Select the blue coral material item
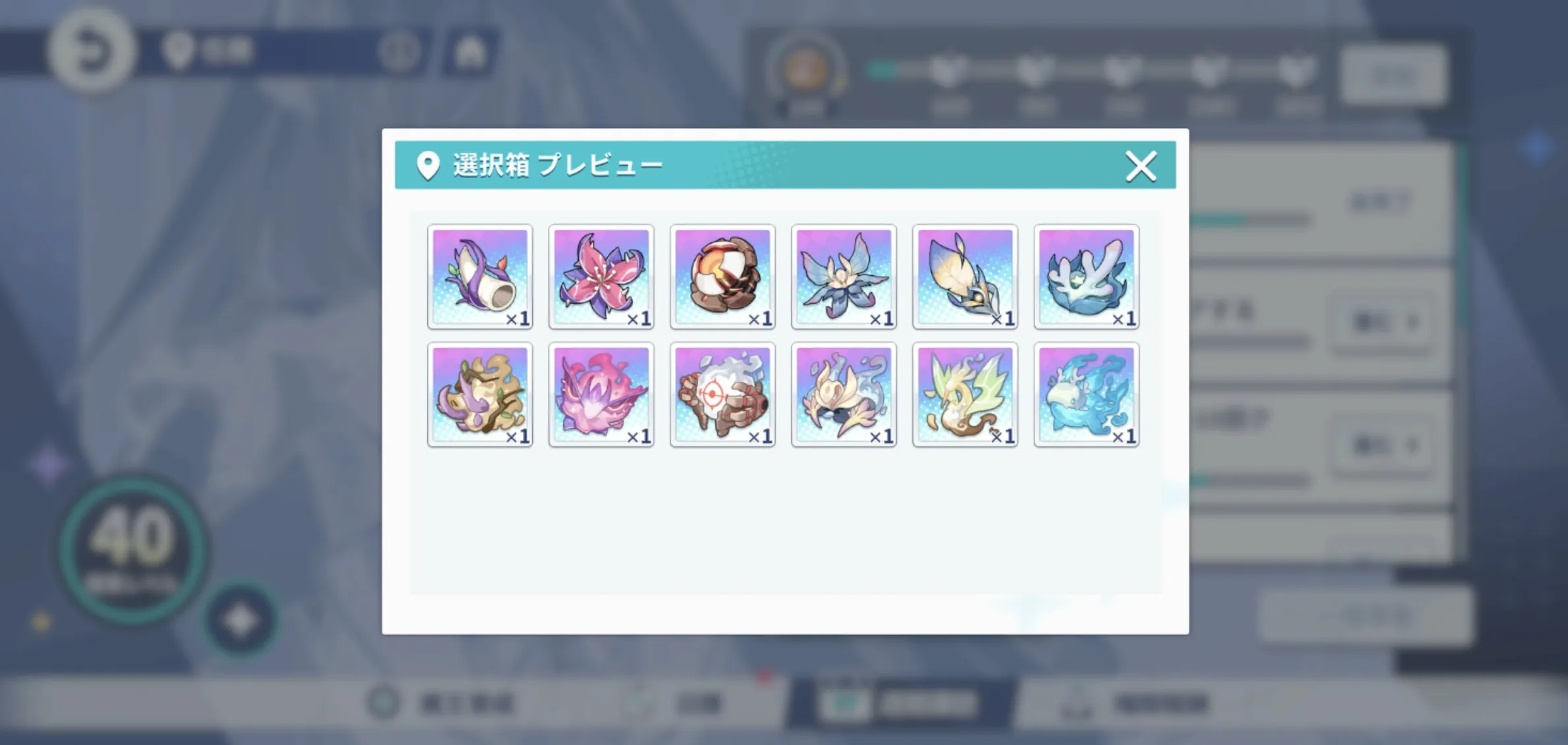1568x745 pixels. (x=1085, y=277)
